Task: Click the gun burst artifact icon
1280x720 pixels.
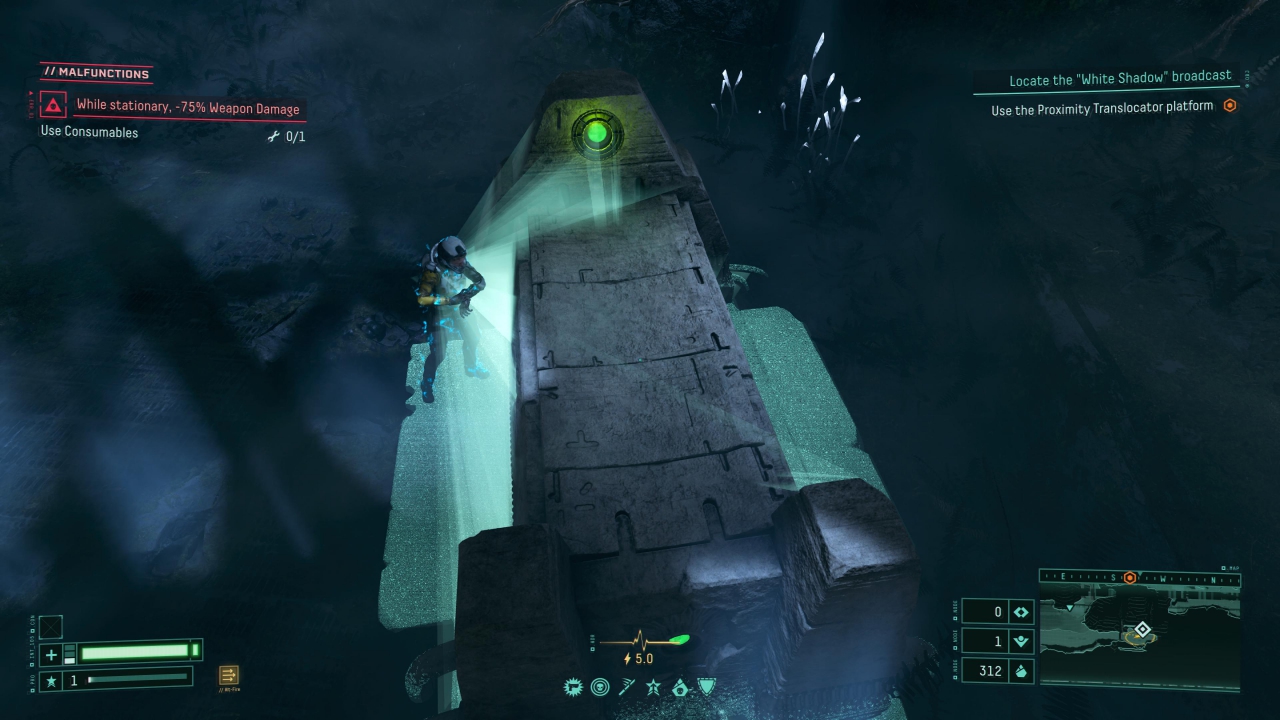Action: 574,687
